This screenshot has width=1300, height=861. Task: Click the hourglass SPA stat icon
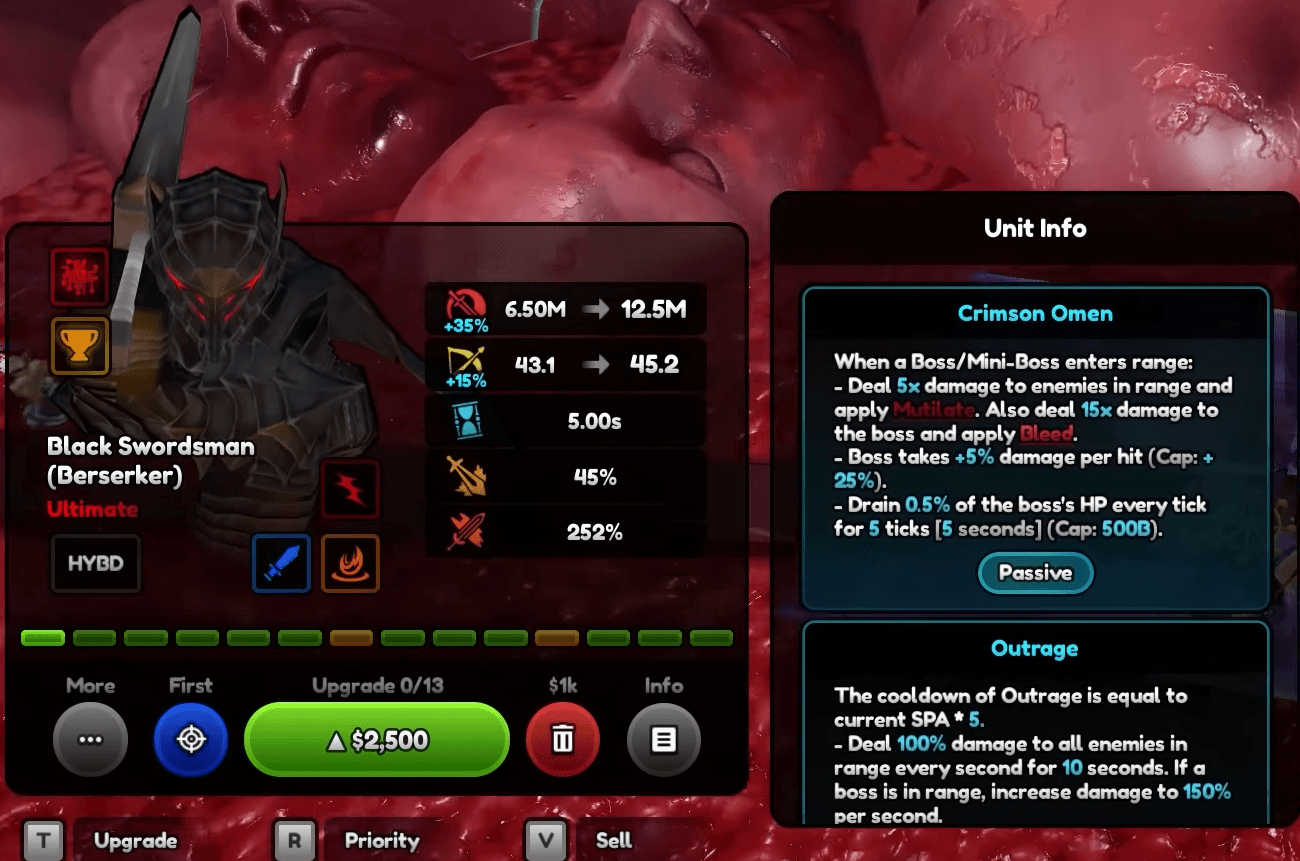466,420
